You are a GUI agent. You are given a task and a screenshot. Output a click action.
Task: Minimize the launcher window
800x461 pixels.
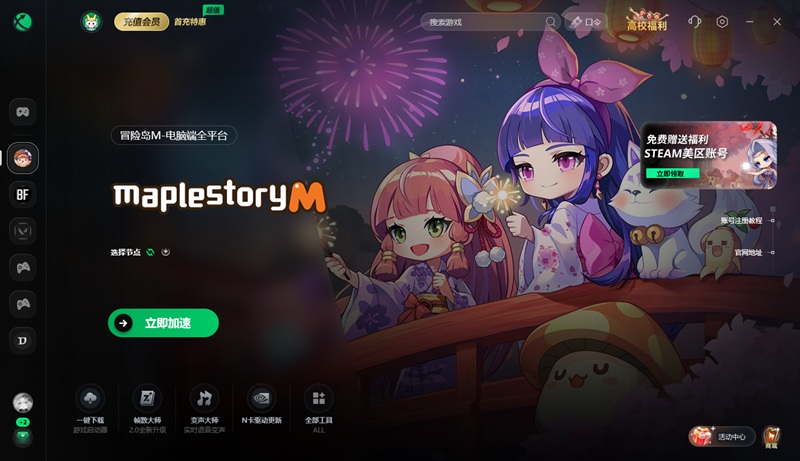coord(750,22)
